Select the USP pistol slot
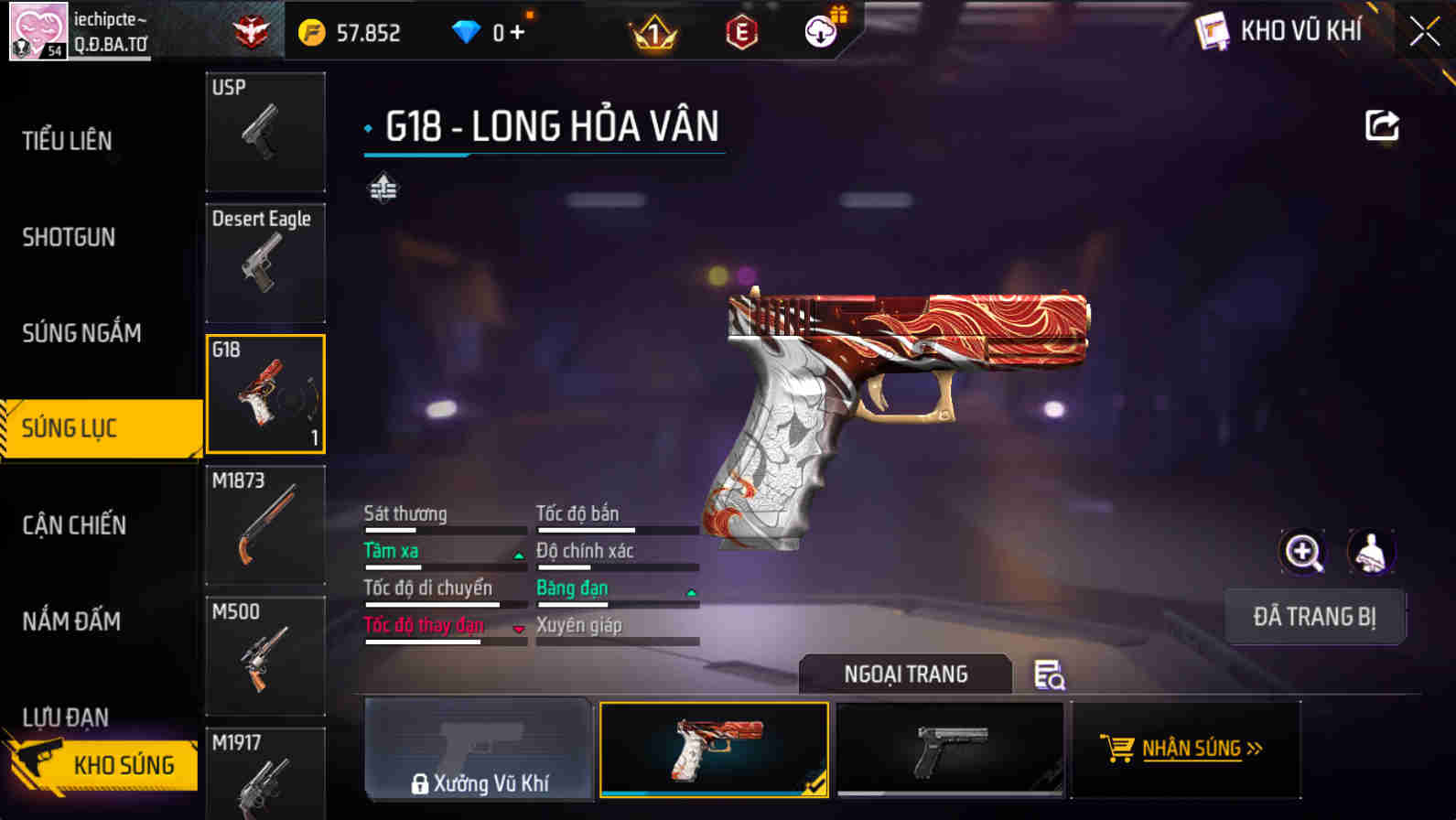 (x=265, y=132)
